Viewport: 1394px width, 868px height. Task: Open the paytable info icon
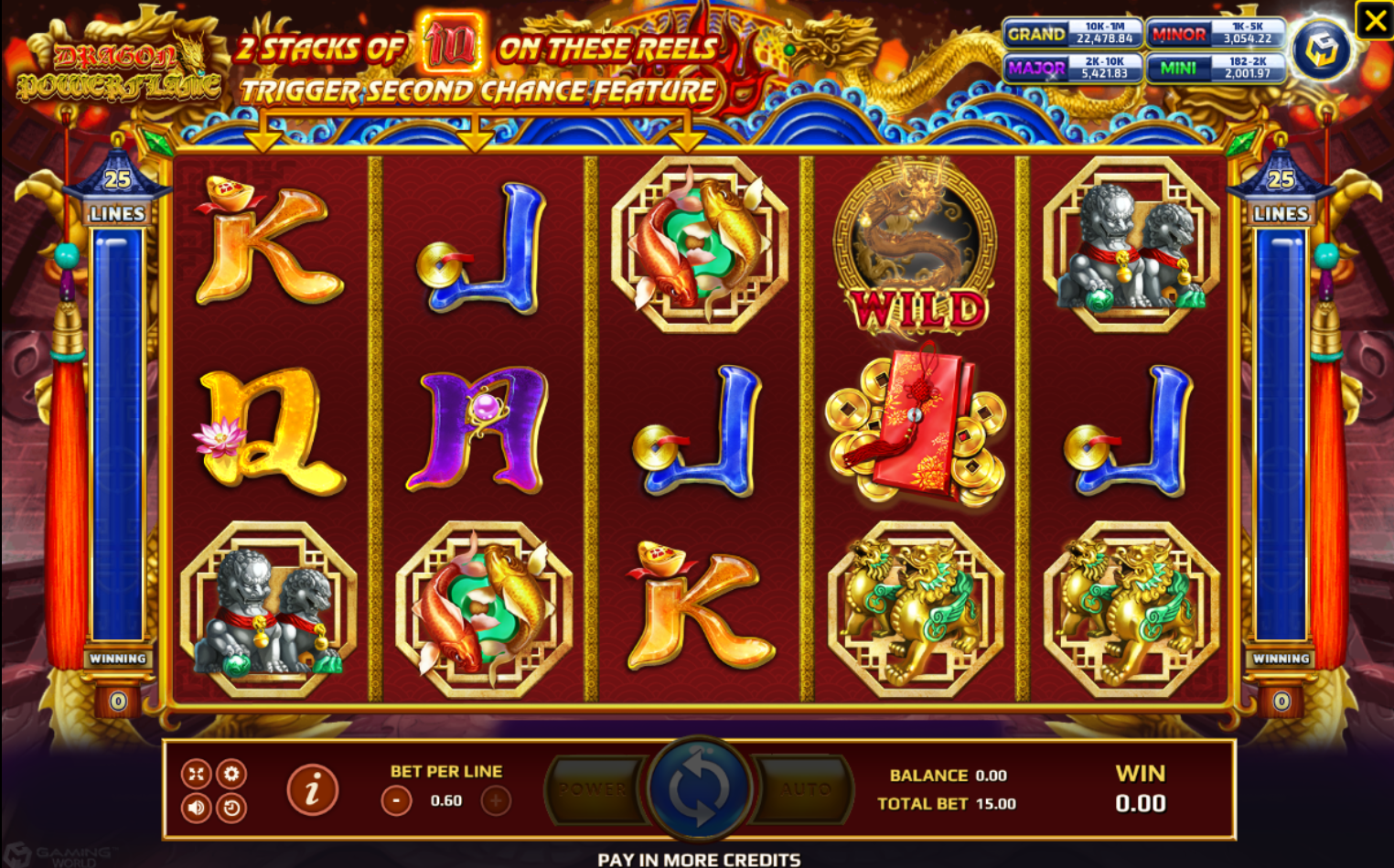[314, 788]
